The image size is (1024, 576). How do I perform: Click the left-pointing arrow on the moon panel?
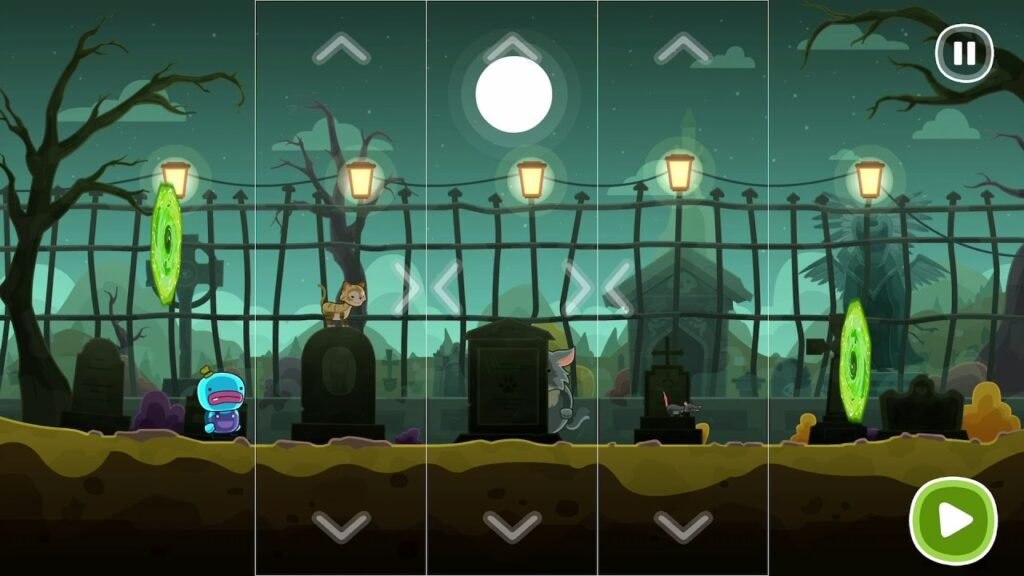[x=447, y=288]
